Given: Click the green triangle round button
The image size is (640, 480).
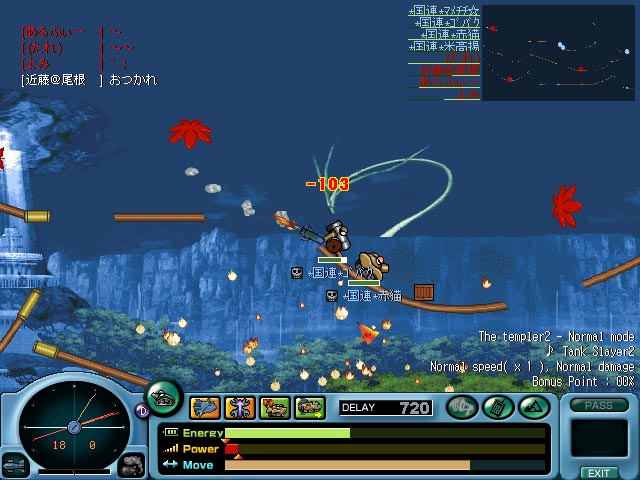Looking at the screenshot, I should click(x=532, y=407).
